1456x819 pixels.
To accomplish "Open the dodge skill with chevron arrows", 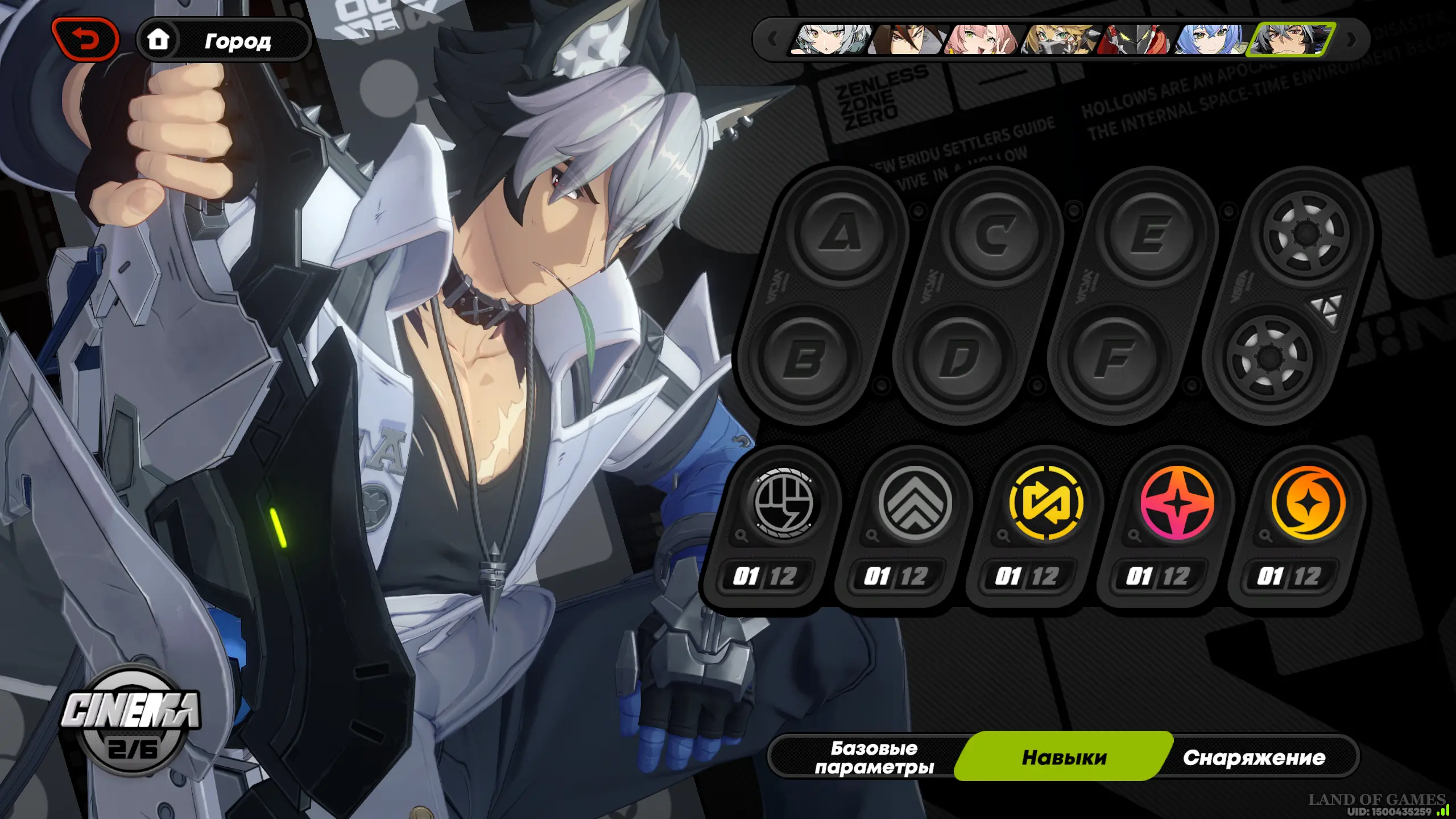I will (x=914, y=503).
